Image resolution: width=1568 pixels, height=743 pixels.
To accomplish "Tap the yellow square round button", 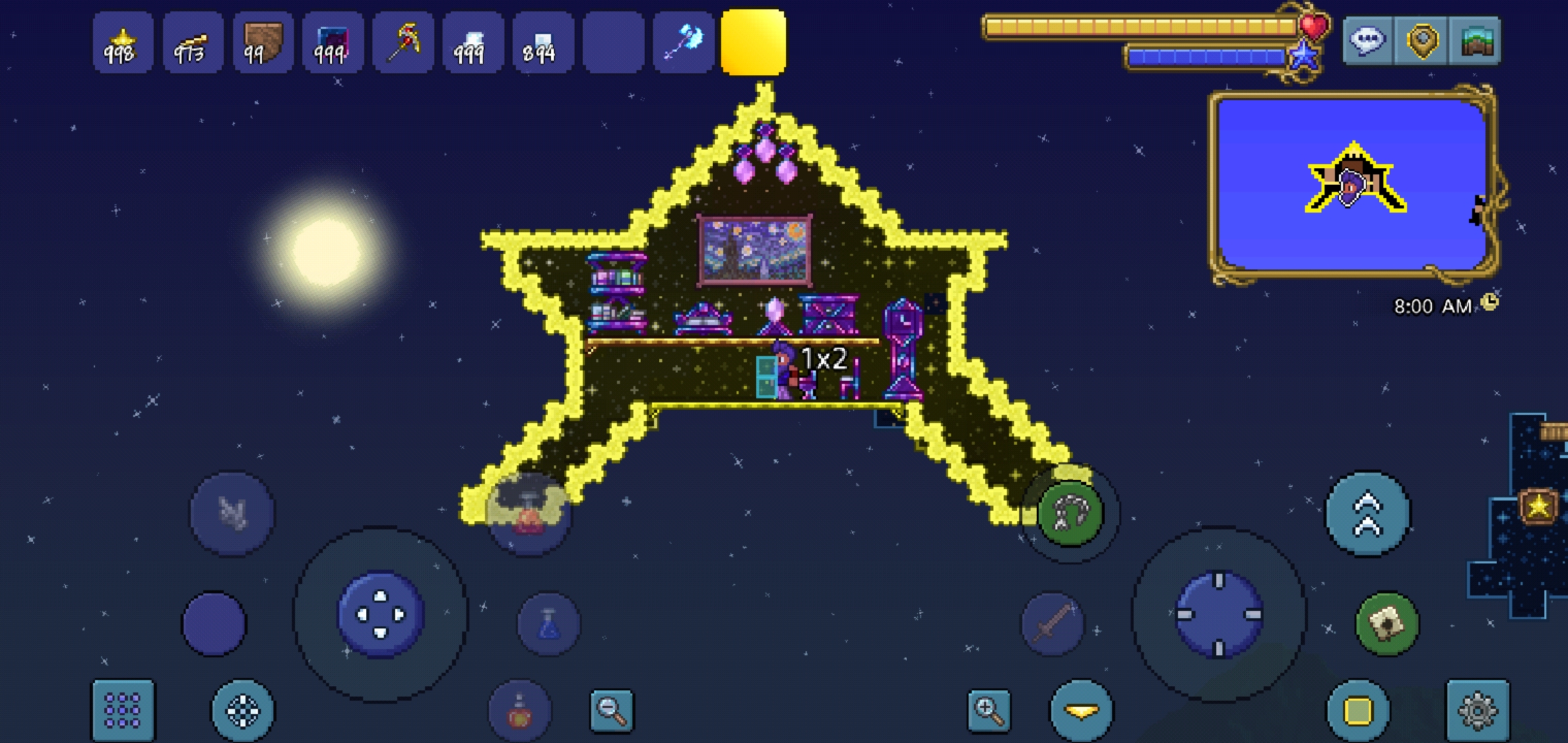I will pyautogui.click(x=1358, y=711).
